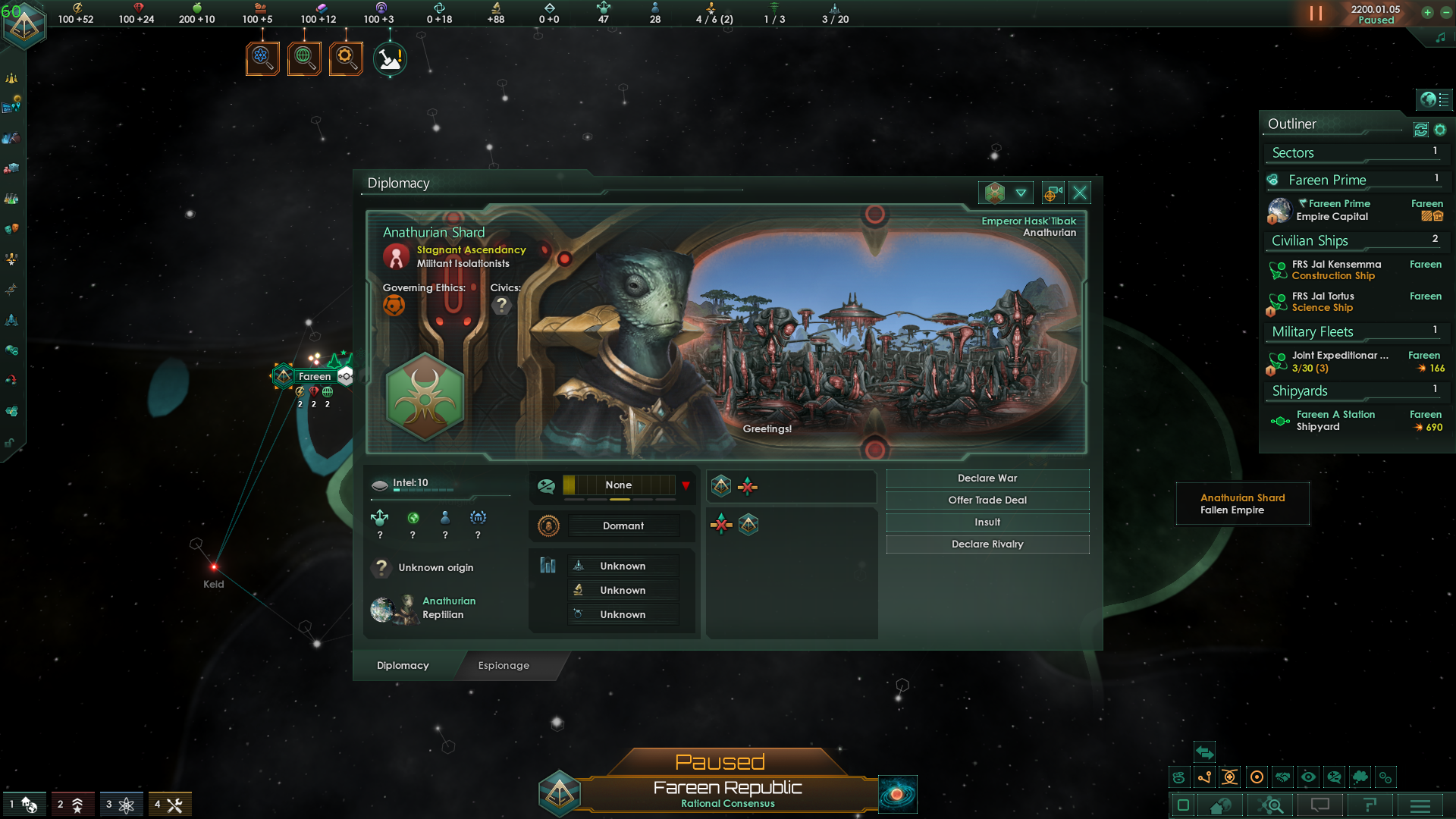Select FRS Jal Tortus science ship
The height and width of the screenshot is (819, 1456).
1323,302
